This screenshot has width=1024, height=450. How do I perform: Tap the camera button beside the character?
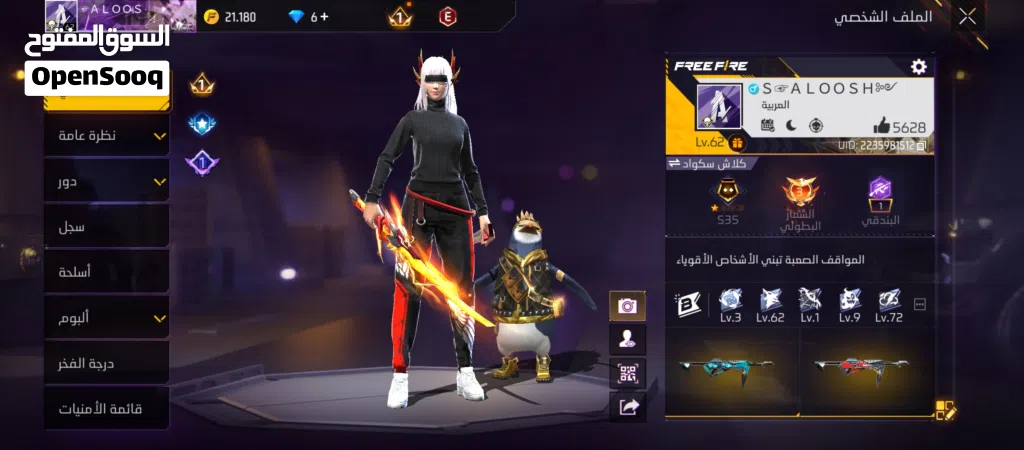(x=627, y=306)
